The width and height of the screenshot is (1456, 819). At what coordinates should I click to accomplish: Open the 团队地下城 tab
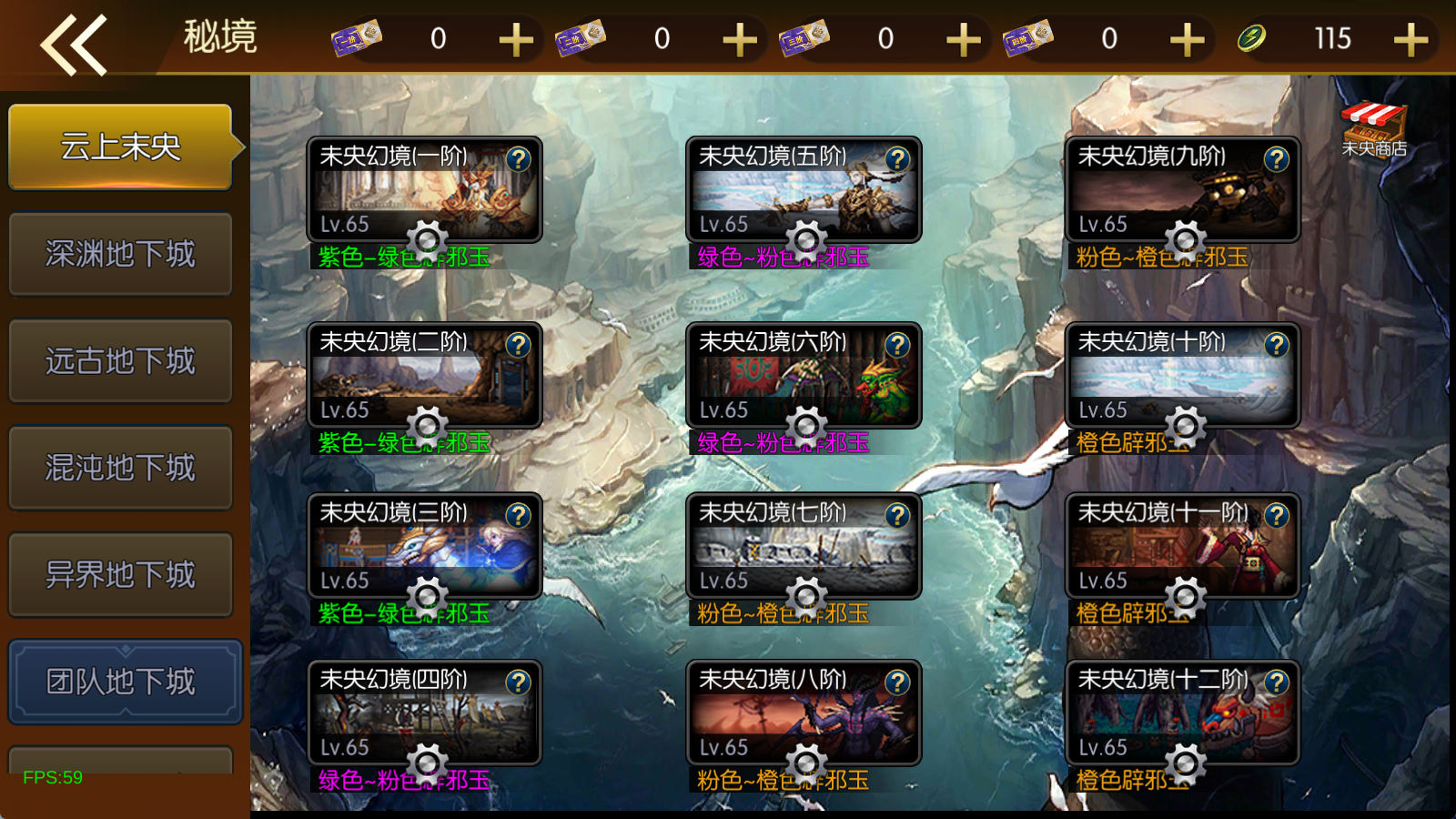pos(124,682)
